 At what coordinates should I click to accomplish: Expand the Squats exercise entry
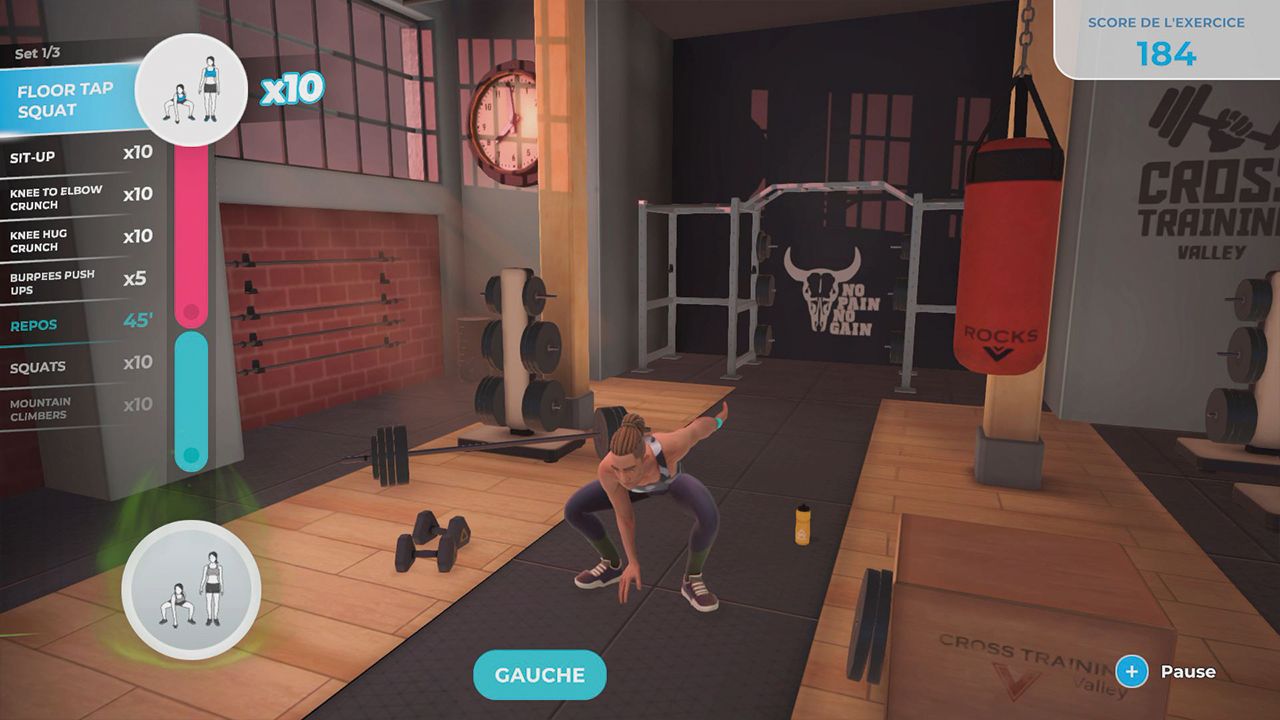point(70,366)
